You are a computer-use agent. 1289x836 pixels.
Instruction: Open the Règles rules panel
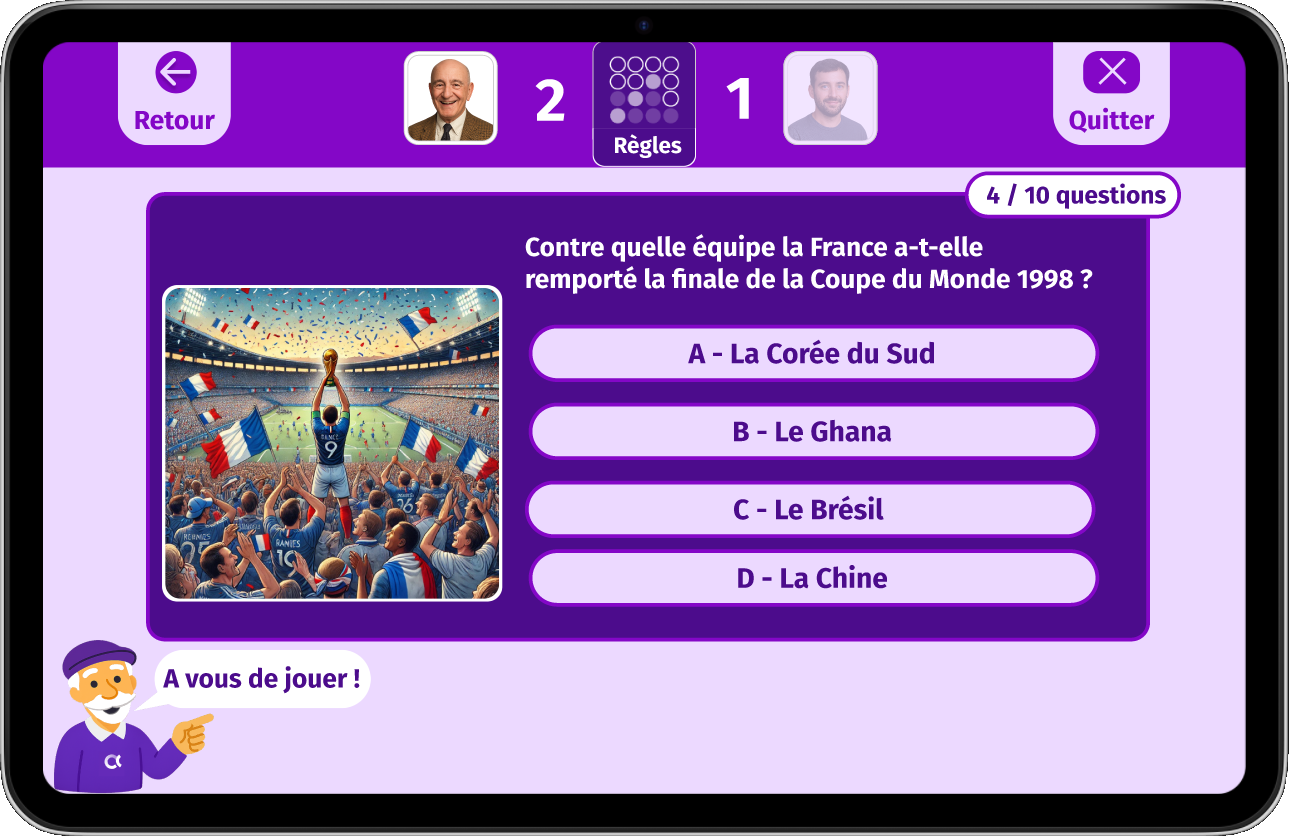pos(644,104)
